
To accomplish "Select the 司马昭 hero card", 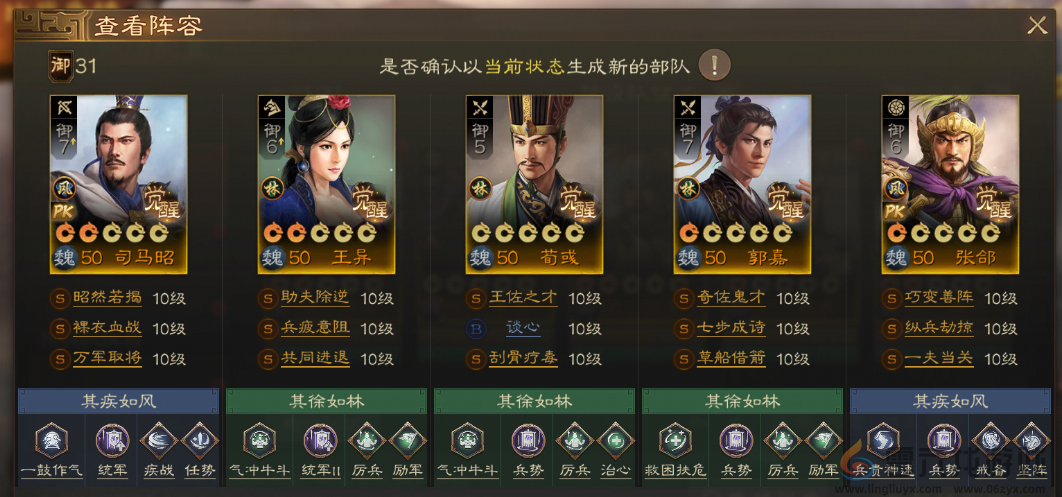I will pos(118,183).
